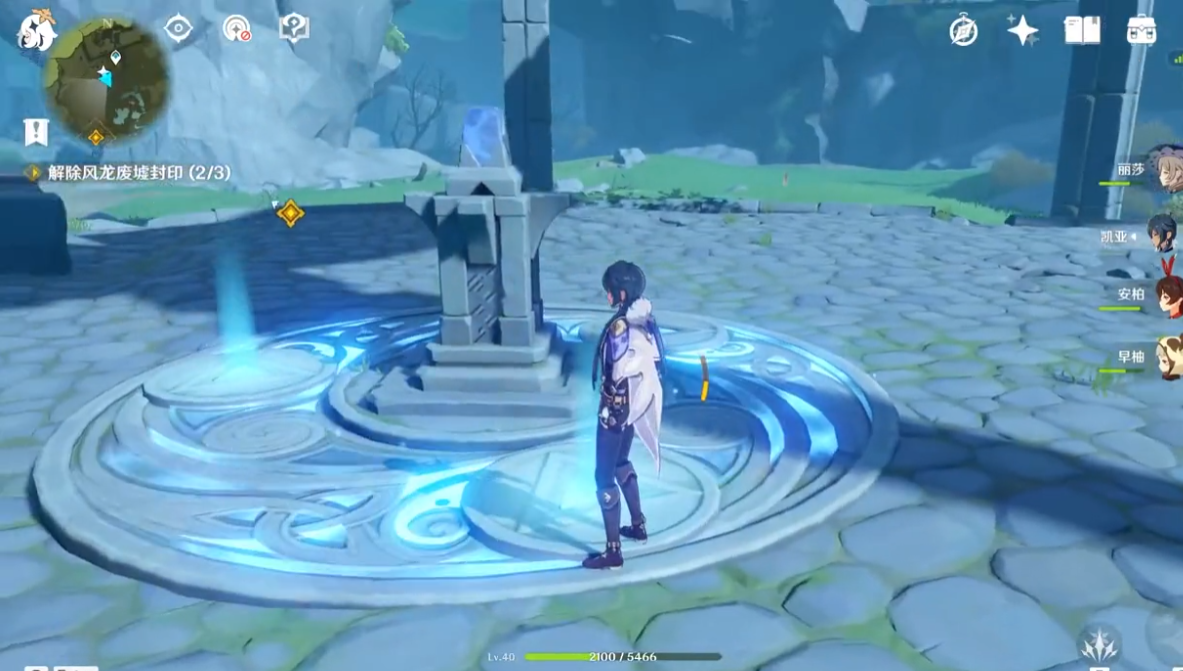Viewport: 1183px width, 671px height.
Task: Open the compass adventure icon
Action: point(963,31)
